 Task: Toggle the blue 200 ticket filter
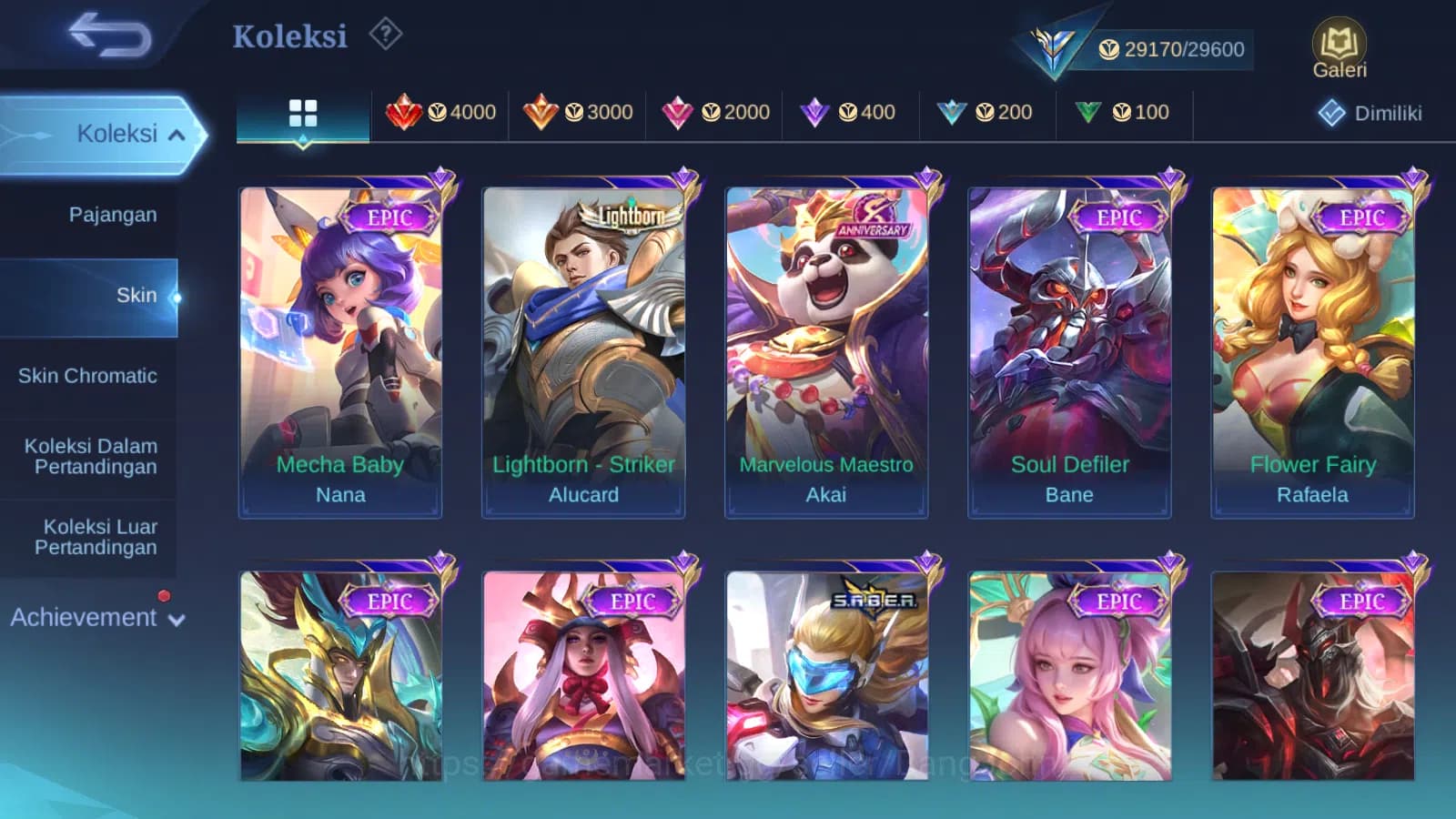(x=952, y=111)
